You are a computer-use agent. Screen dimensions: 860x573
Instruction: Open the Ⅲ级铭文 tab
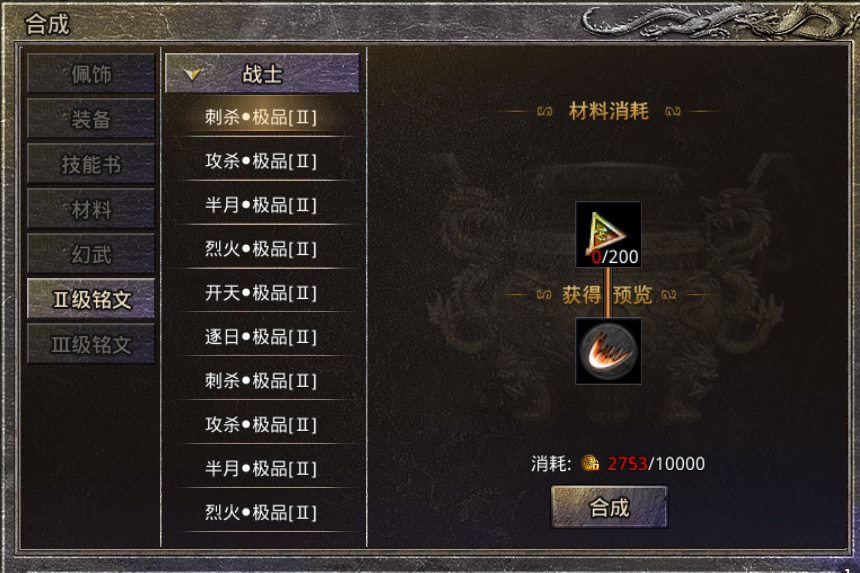click(91, 344)
